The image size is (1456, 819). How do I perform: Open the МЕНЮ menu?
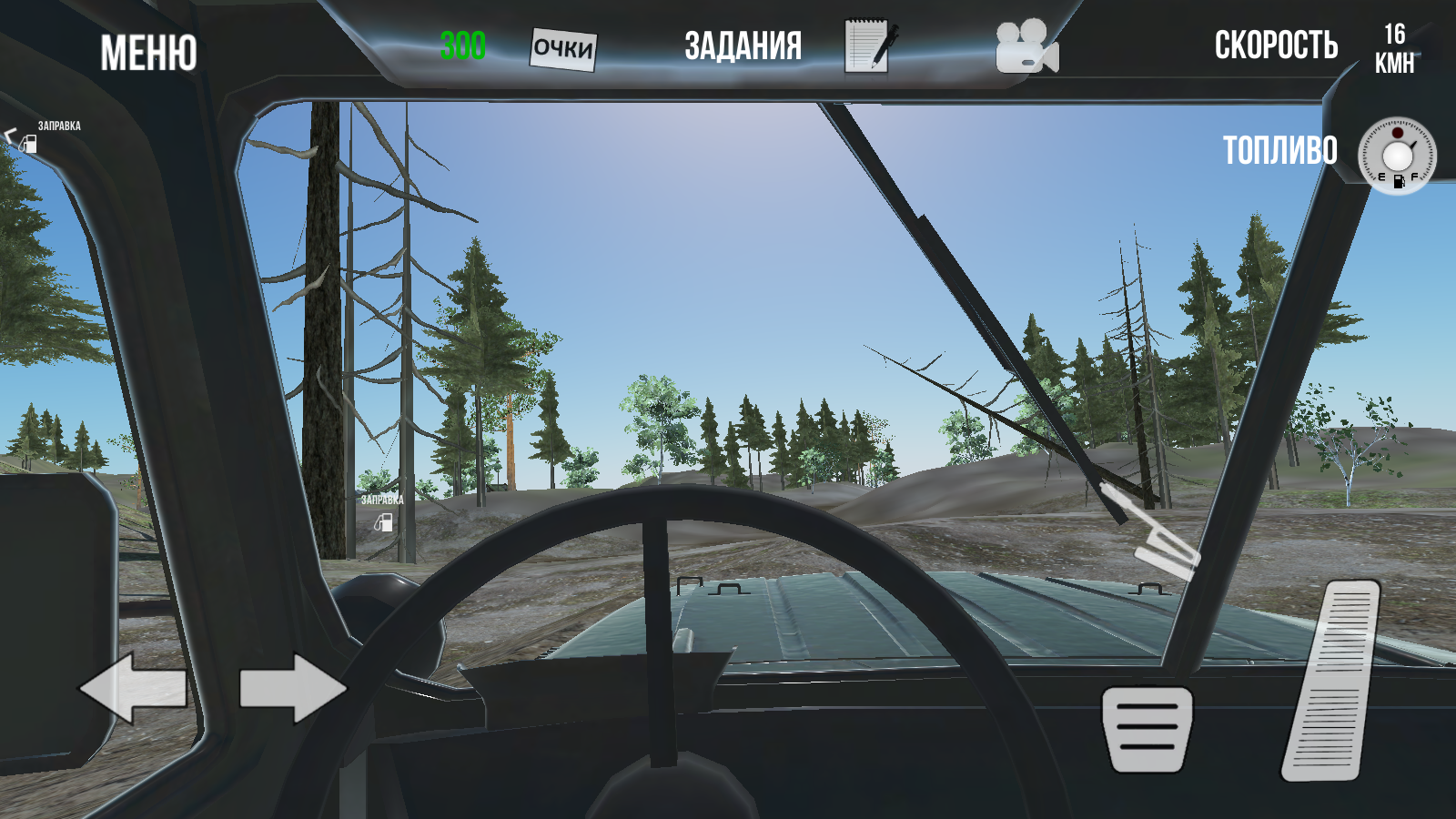(x=148, y=50)
